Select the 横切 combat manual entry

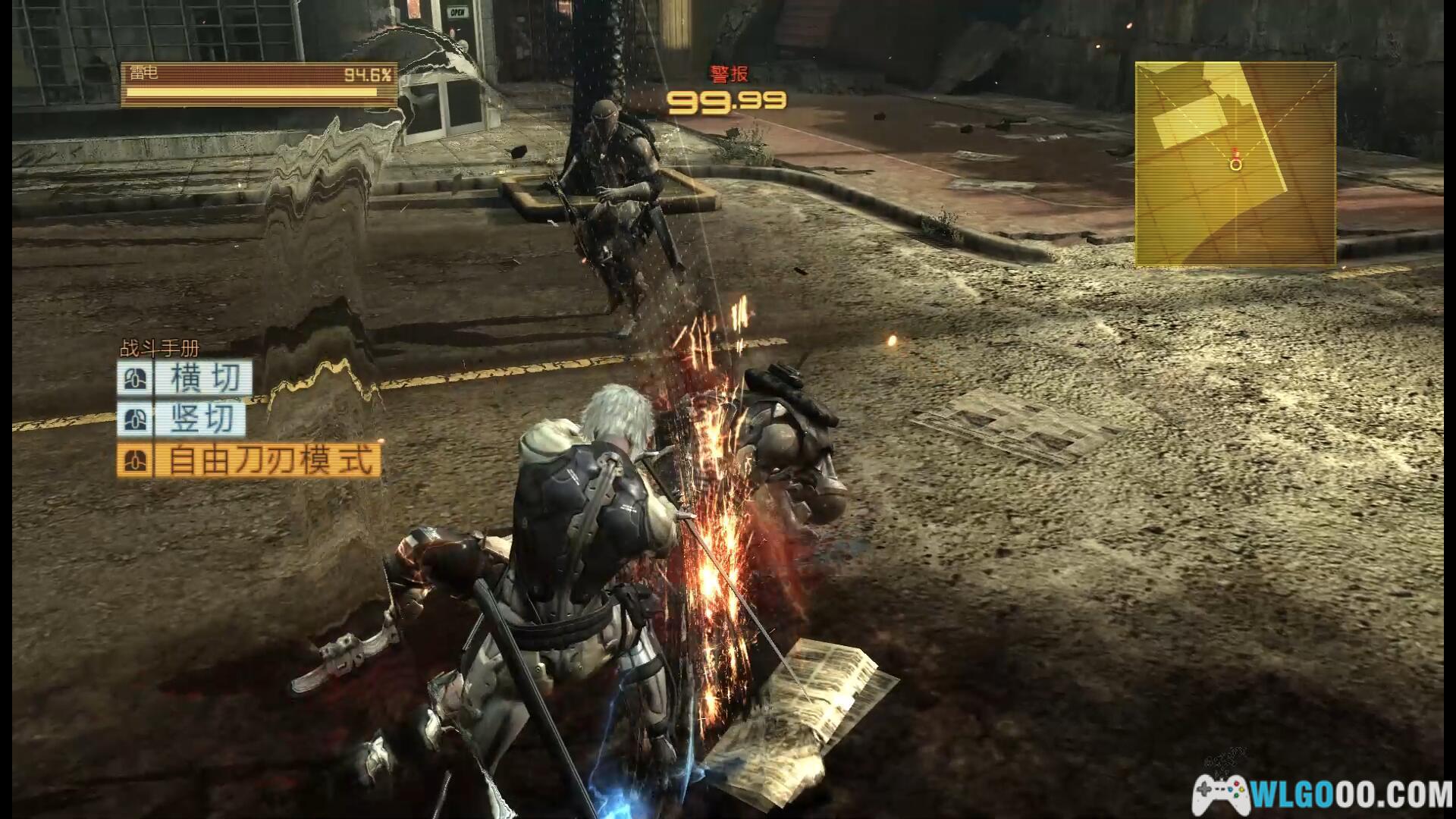tap(185, 378)
